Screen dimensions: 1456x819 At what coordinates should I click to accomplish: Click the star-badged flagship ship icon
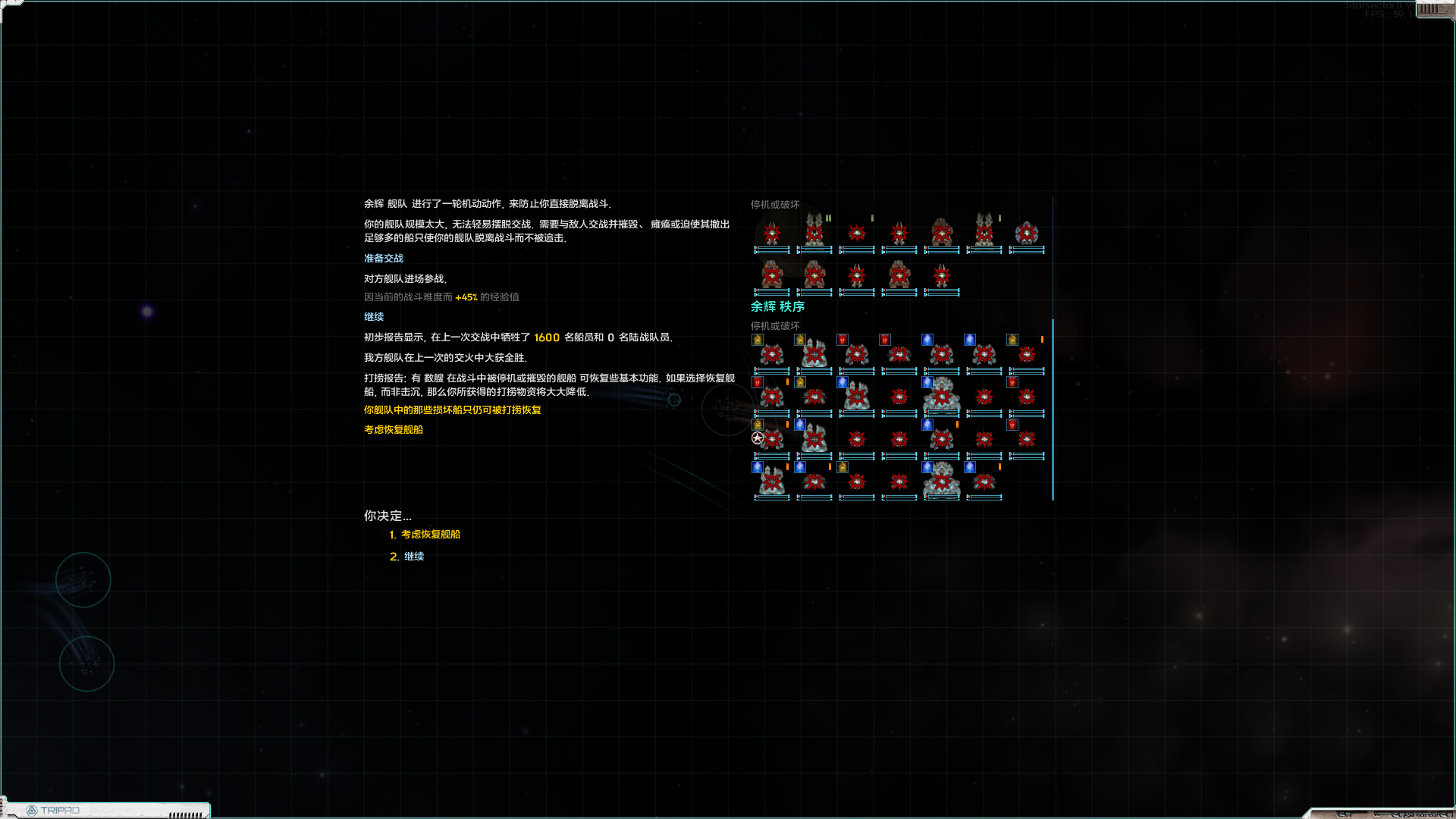tap(771, 438)
